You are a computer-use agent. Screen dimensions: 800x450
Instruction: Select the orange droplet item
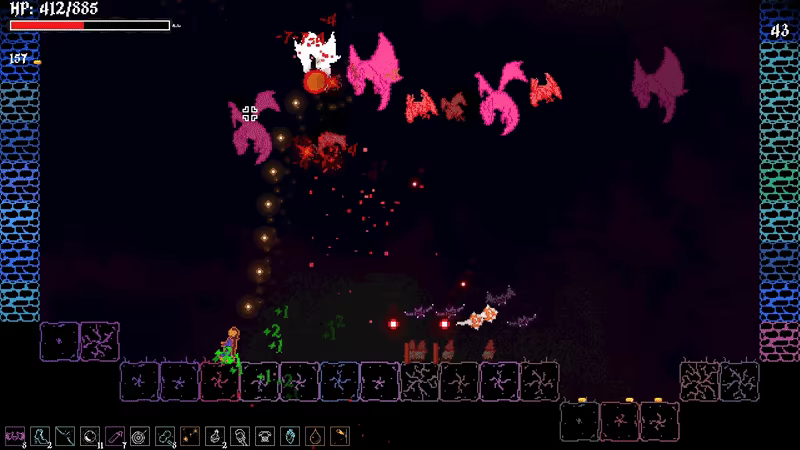314,436
